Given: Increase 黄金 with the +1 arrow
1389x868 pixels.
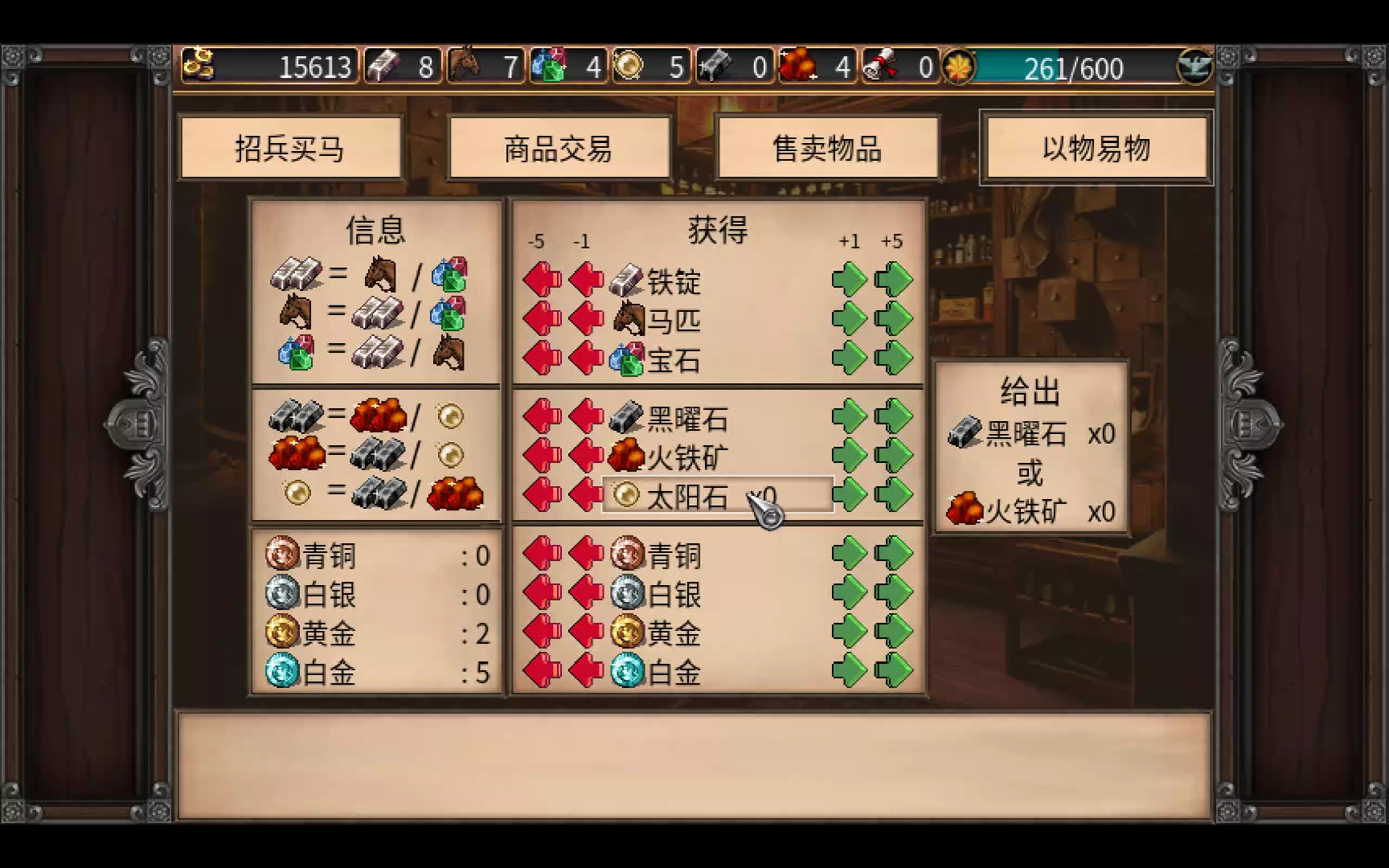Looking at the screenshot, I should coord(848,633).
